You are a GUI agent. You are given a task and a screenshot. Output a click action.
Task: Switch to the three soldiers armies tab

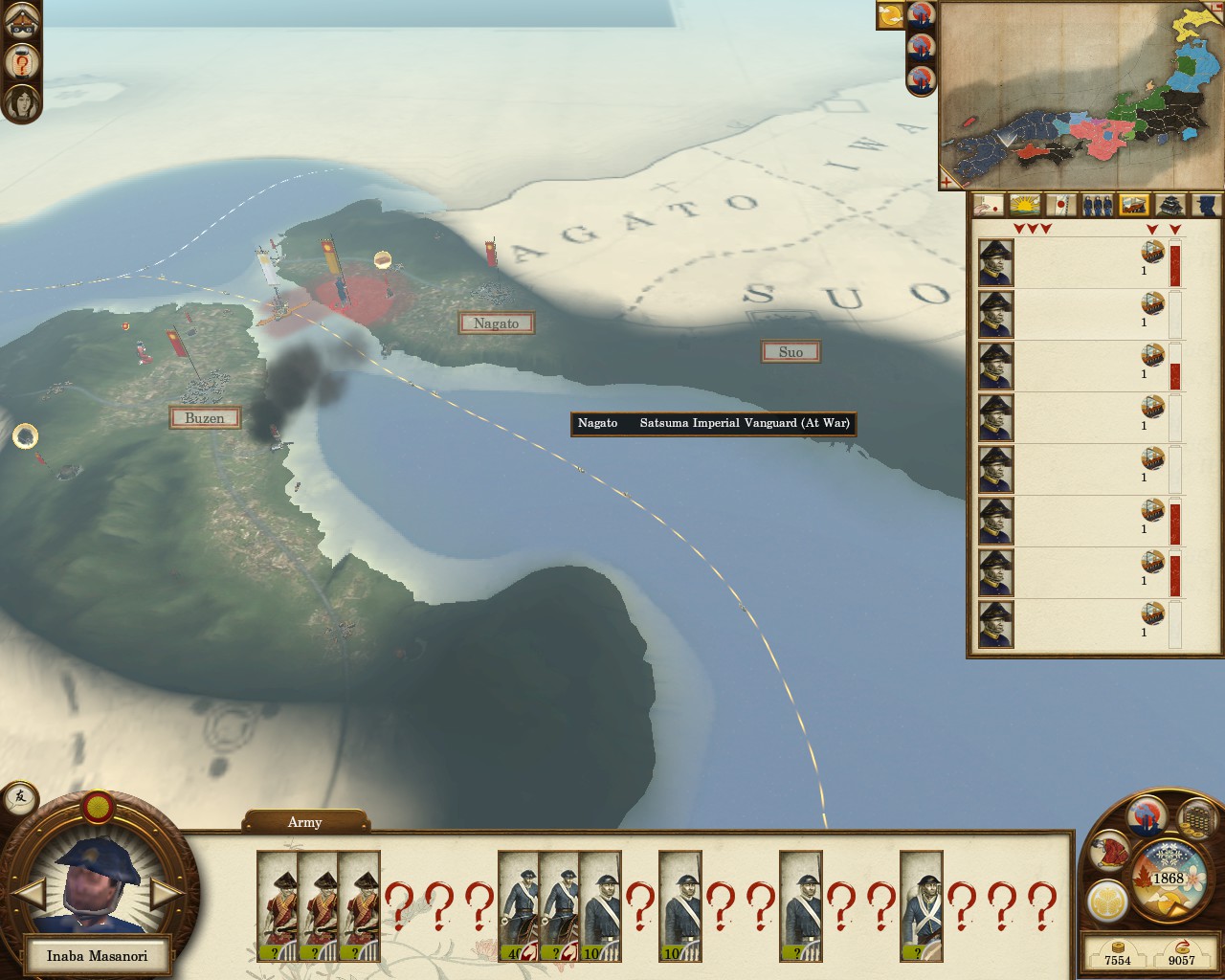pyautogui.click(x=1099, y=204)
